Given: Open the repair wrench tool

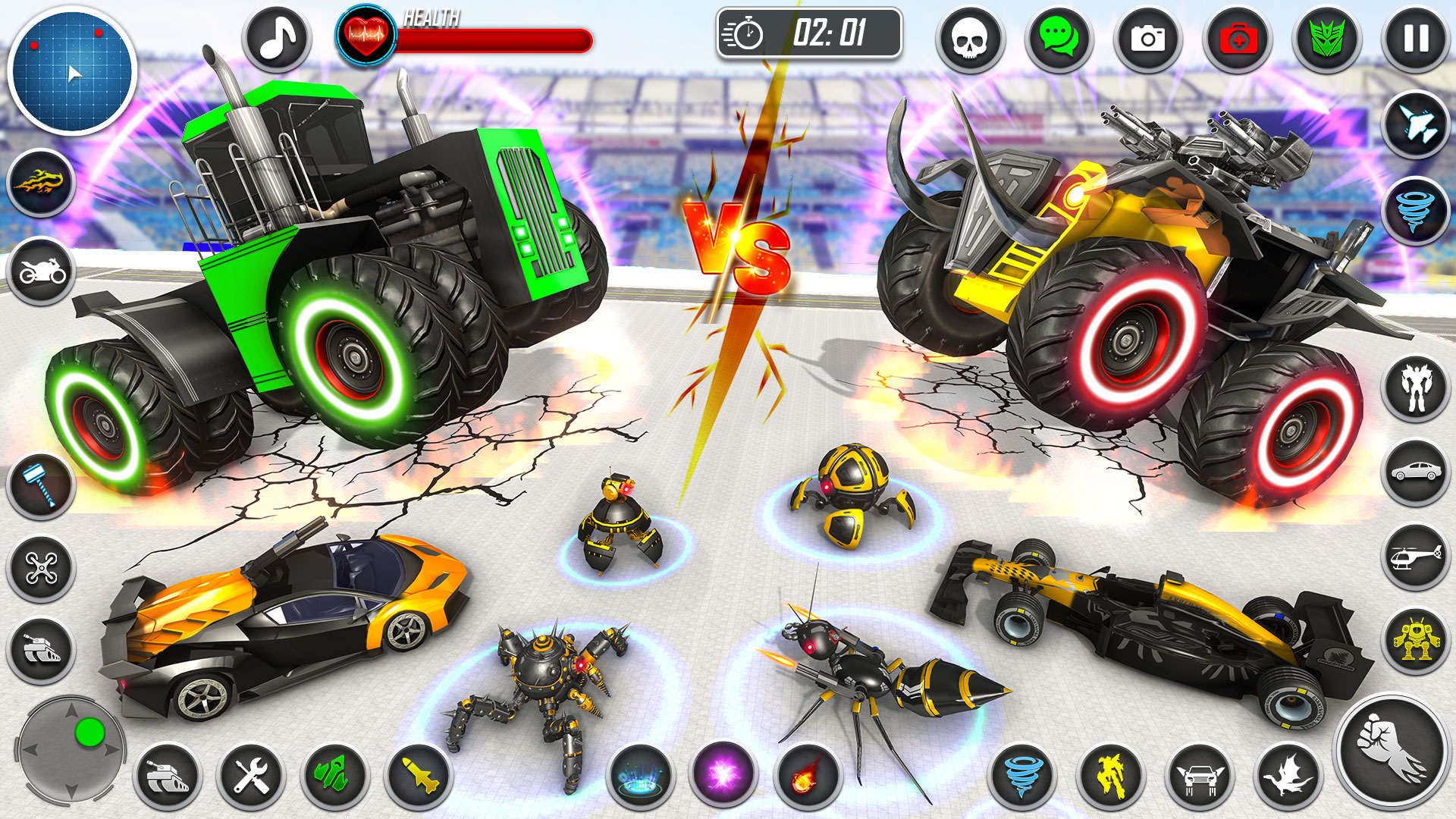Looking at the screenshot, I should pyautogui.click(x=254, y=777).
